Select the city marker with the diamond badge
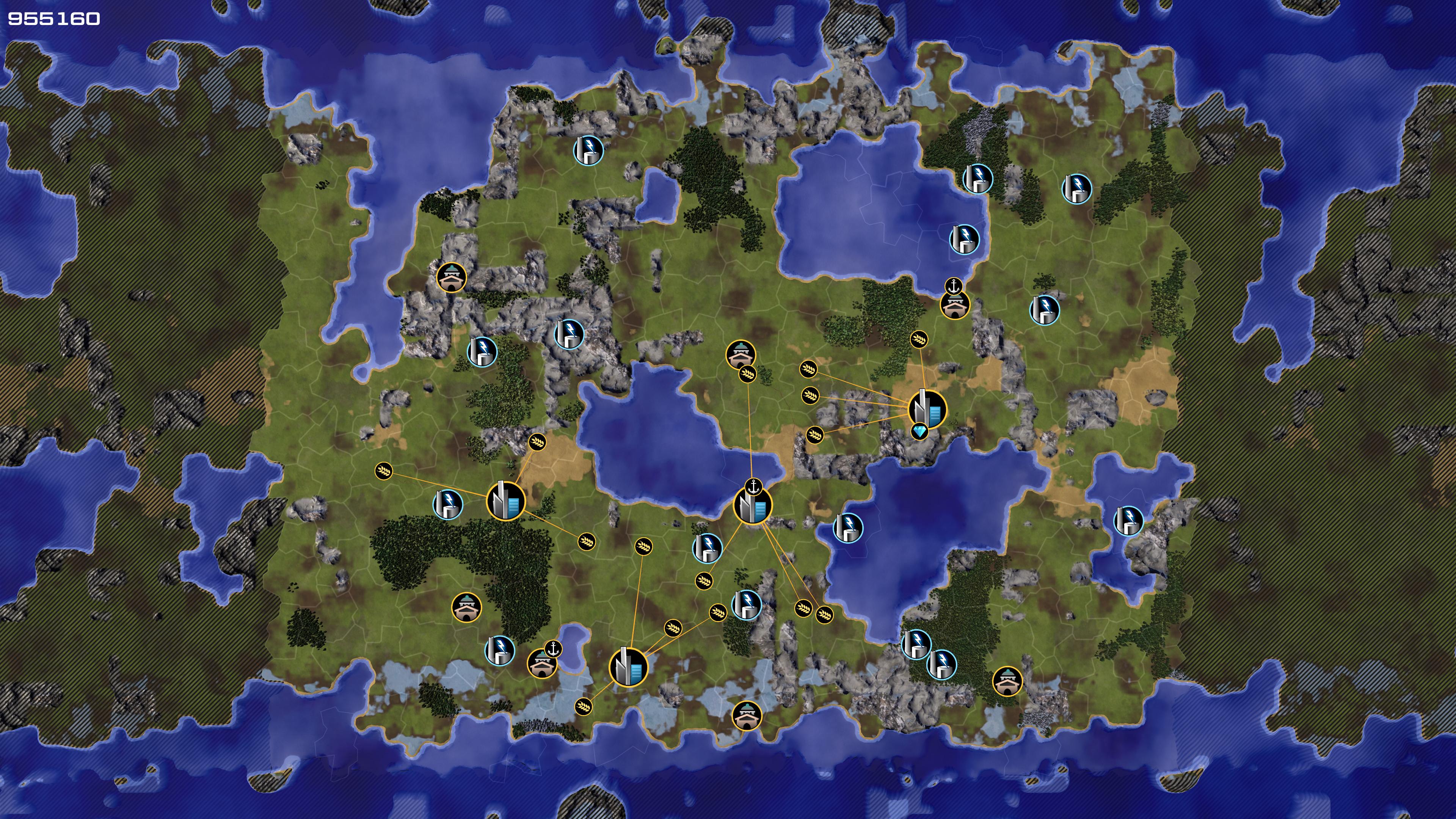The image size is (1456, 819). (927, 408)
